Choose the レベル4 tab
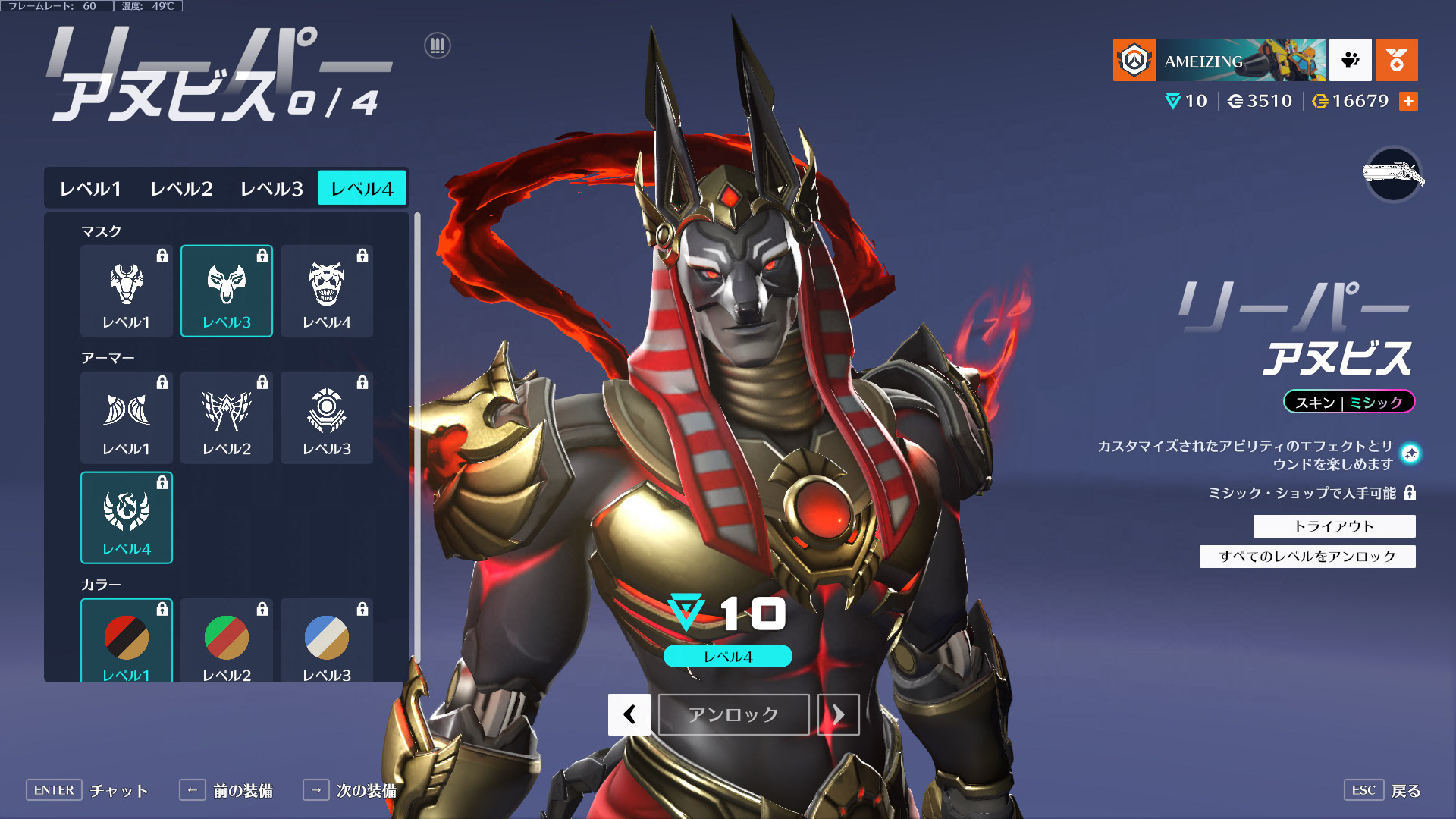Viewport: 1456px width, 819px height. pyautogui.click(x=362, y=188)
